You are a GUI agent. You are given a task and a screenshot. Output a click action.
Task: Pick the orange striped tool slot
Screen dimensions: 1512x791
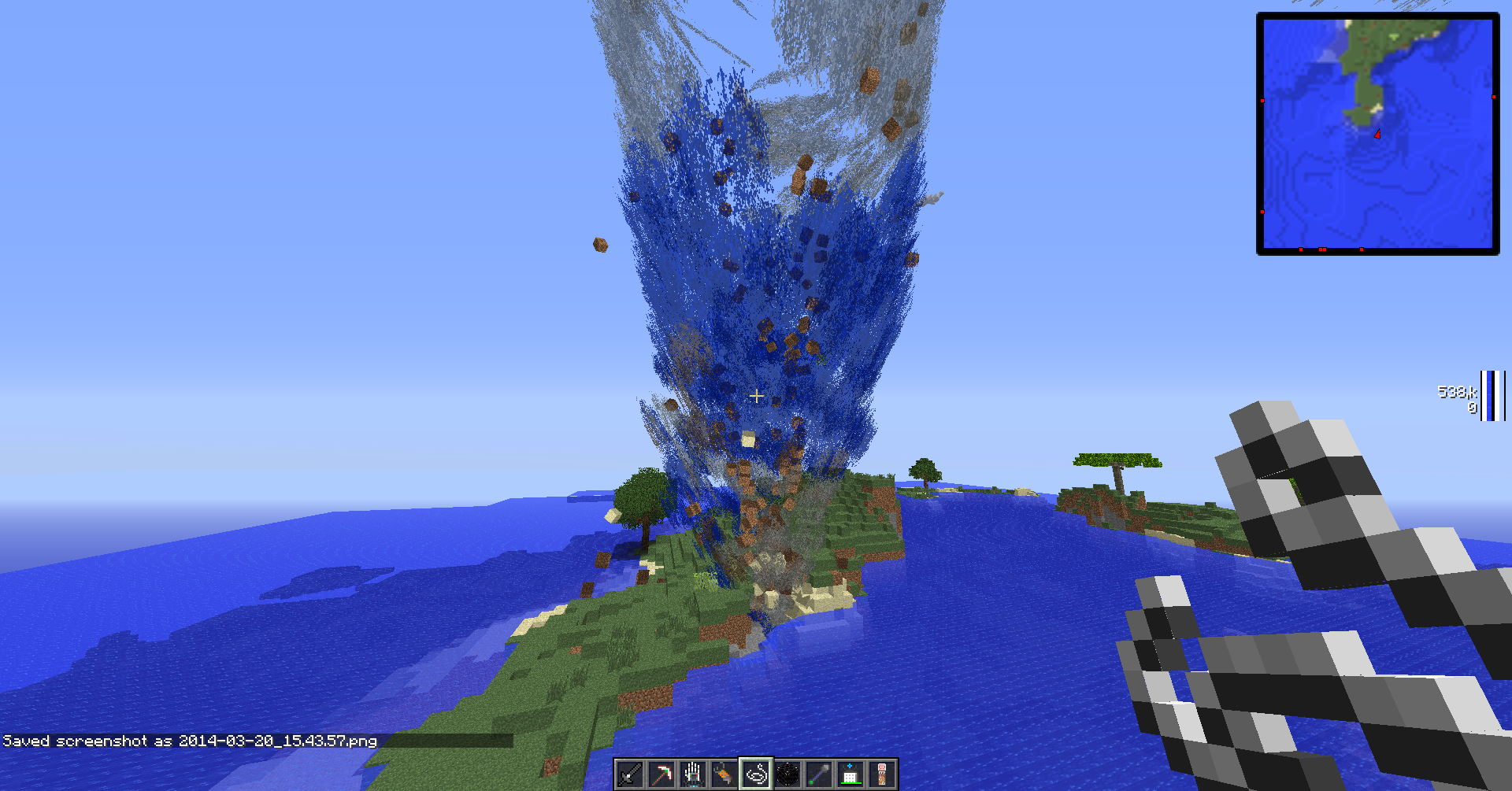(x=724, y=774)
